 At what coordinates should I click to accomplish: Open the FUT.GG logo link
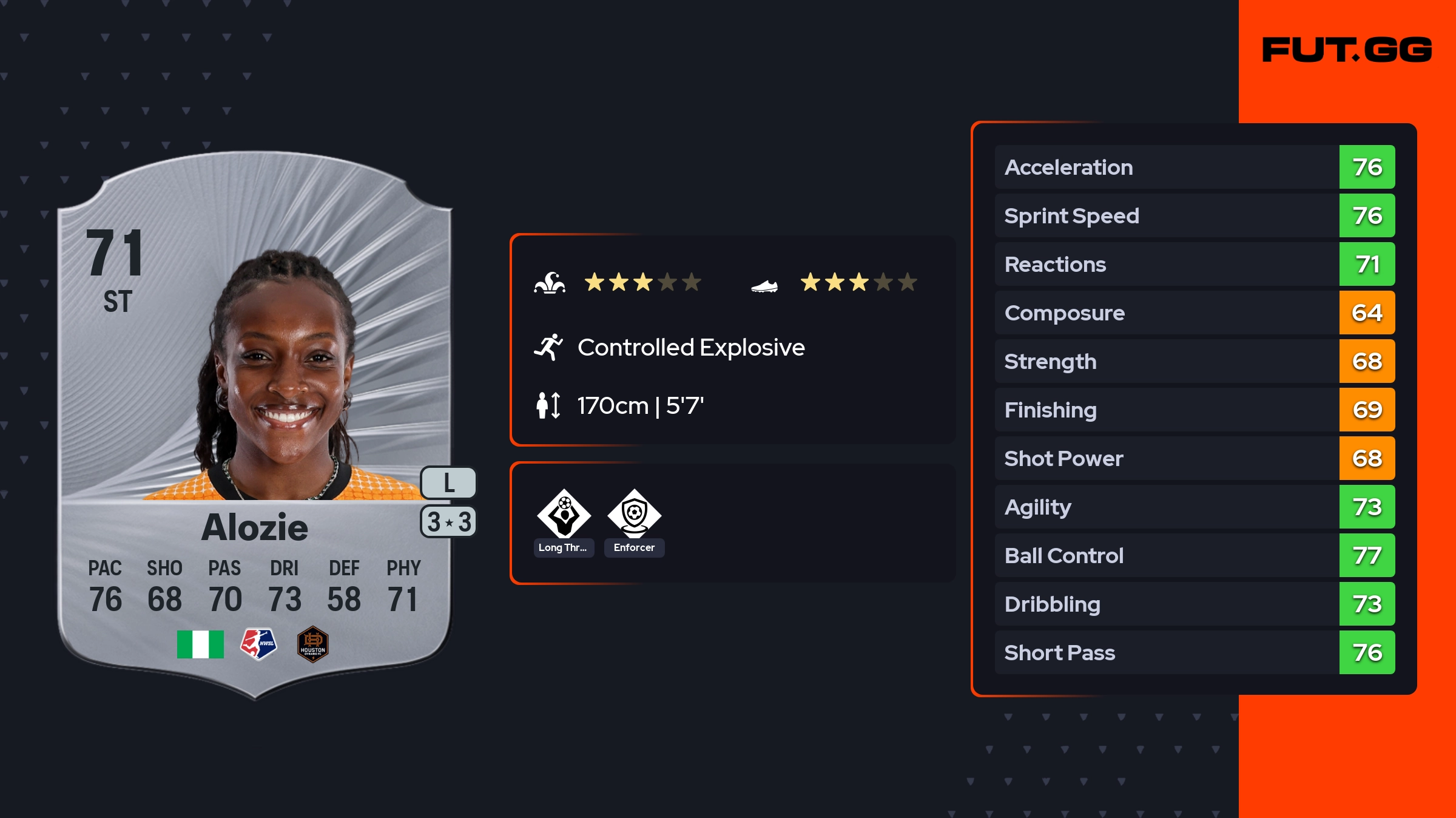tap(1347, 50)
